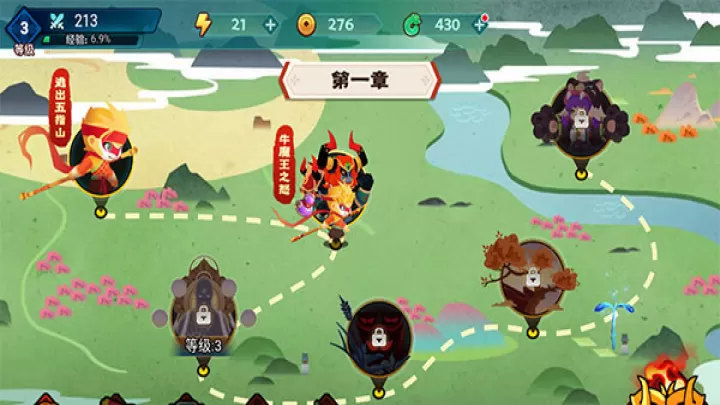Add more lightning energy with the plus button

coord(269,24)
